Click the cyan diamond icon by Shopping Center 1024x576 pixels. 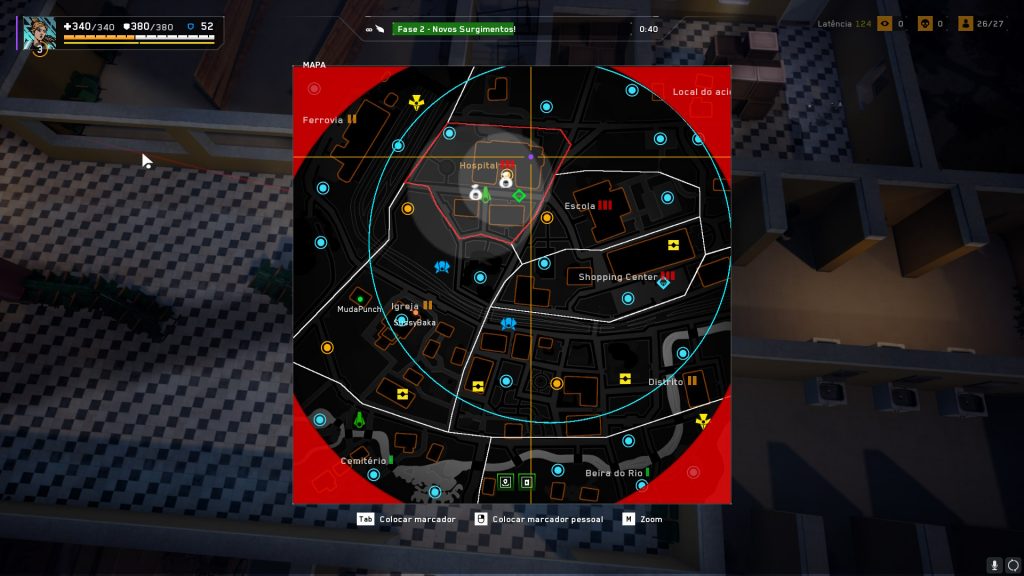tap(662, 283)
